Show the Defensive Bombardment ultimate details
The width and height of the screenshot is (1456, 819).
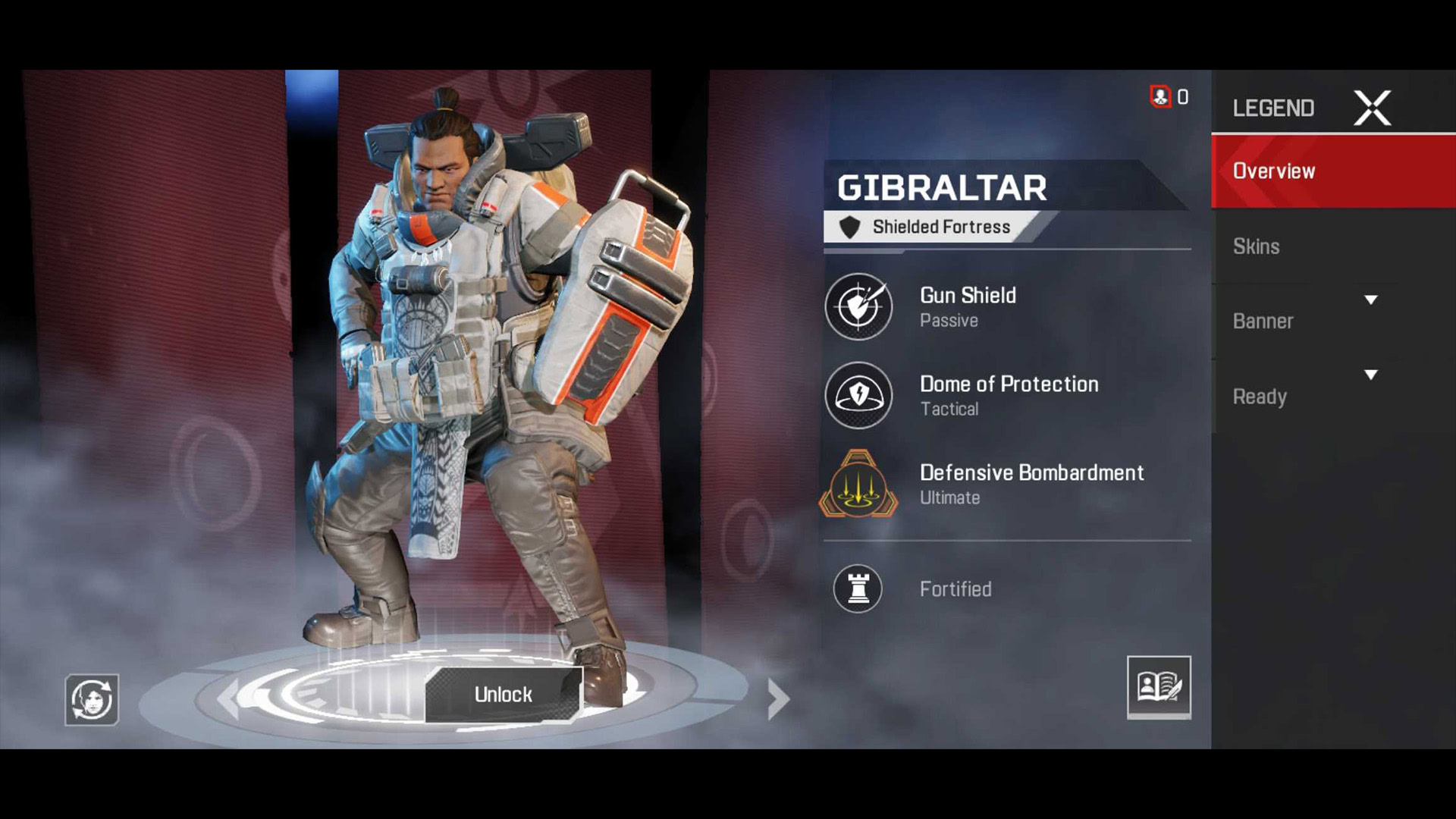(x=858, y=484)
